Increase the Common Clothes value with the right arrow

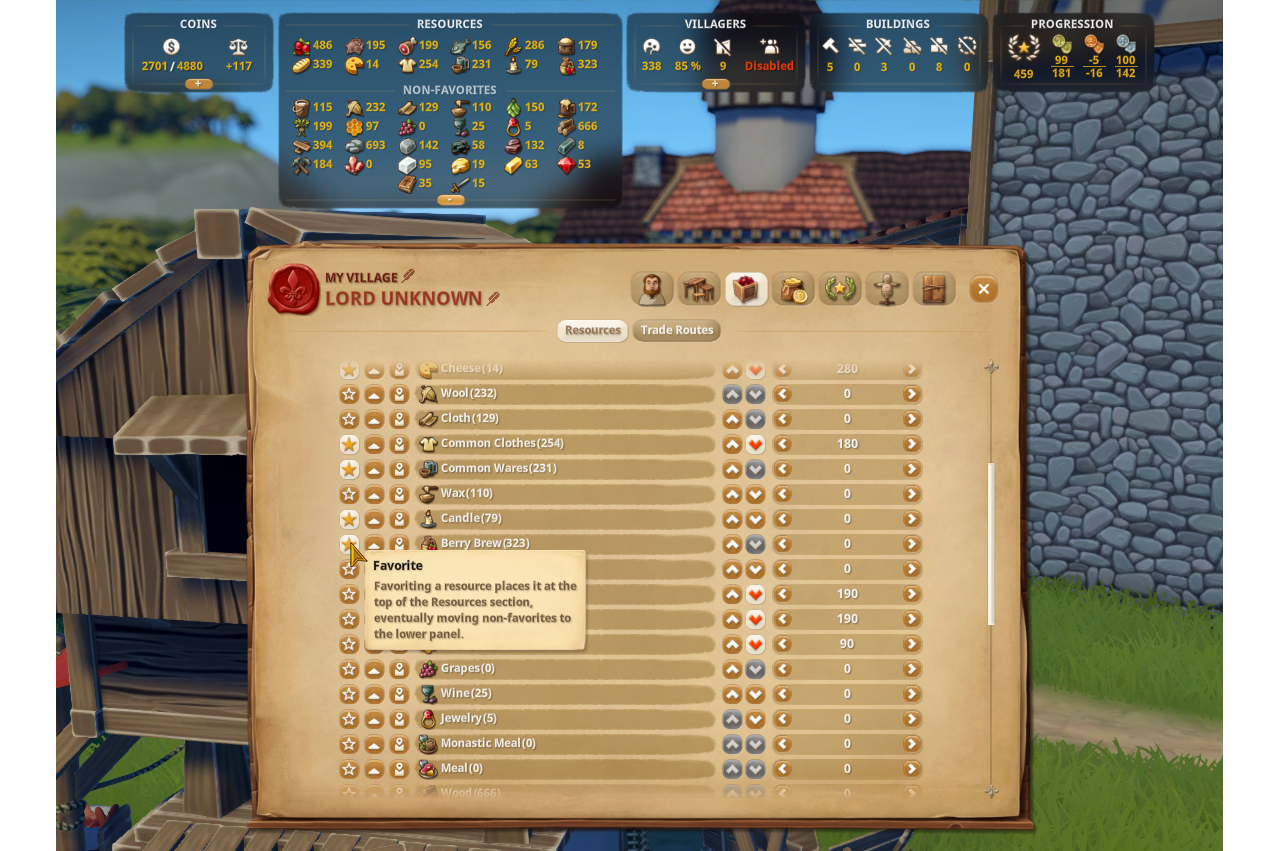[x=911, y=443]
